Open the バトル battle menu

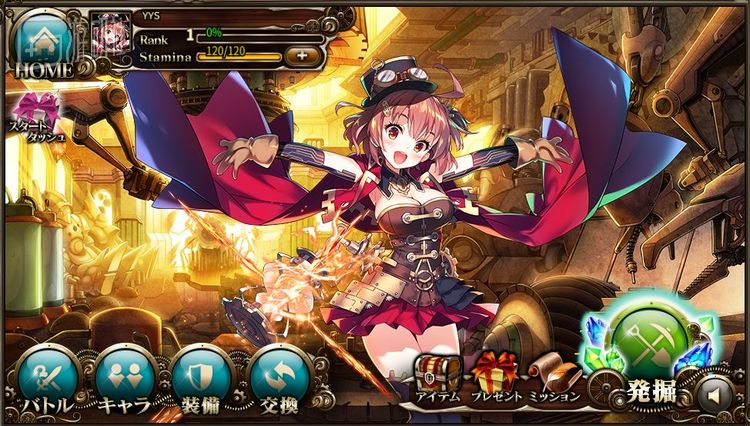pyautogui.click(x=47, y=379)
